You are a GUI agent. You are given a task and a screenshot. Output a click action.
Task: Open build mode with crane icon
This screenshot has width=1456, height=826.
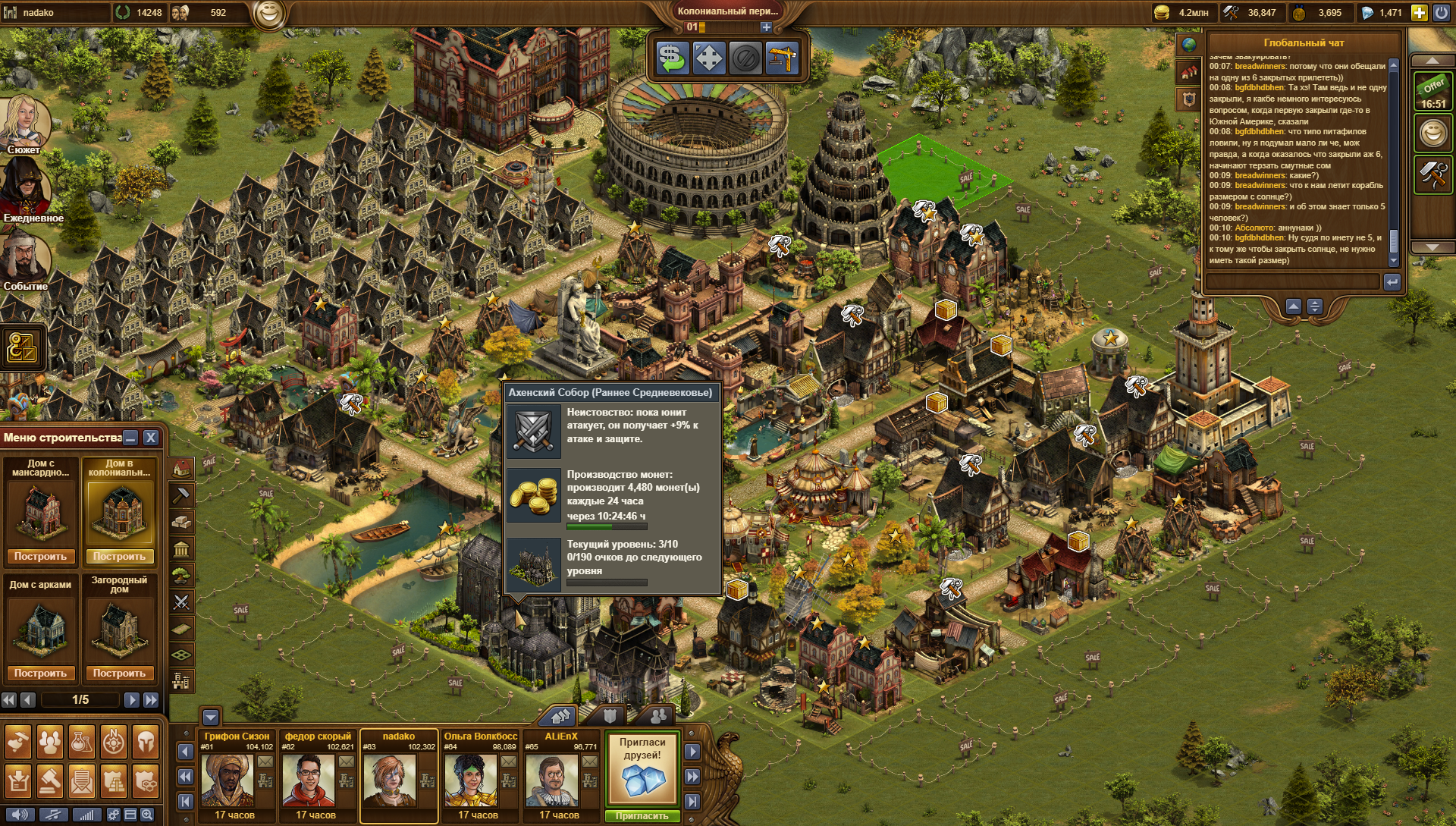click(x=782, y=58)
